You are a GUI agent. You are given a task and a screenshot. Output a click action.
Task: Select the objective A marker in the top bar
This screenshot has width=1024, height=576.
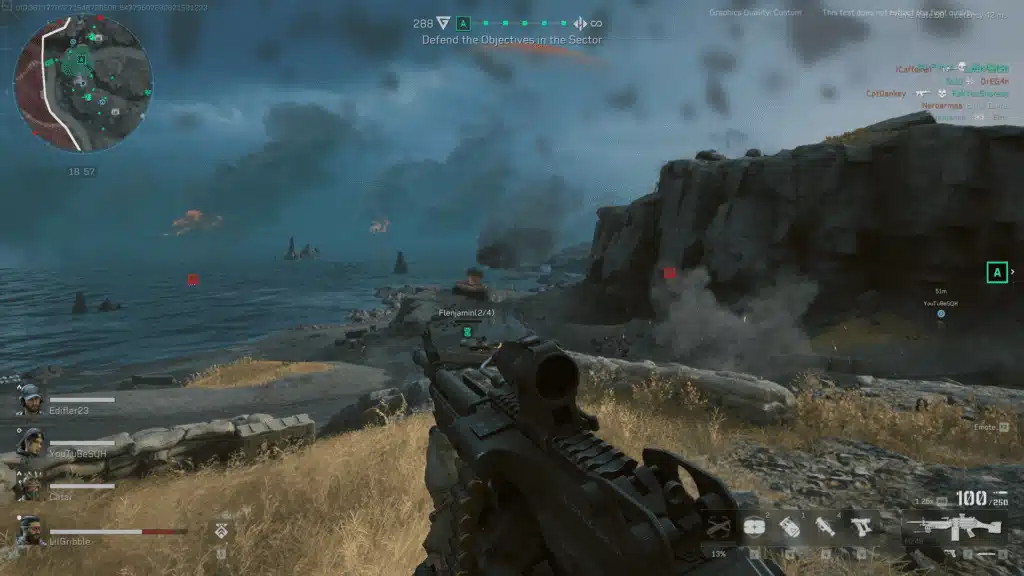coord(463,23)
